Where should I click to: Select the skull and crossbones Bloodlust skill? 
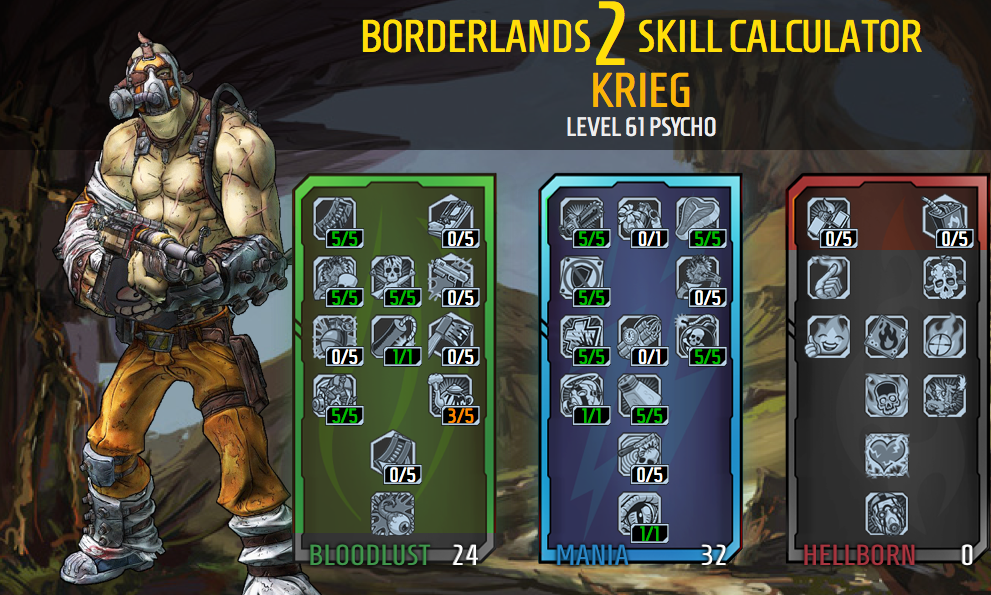coord(392,277)
